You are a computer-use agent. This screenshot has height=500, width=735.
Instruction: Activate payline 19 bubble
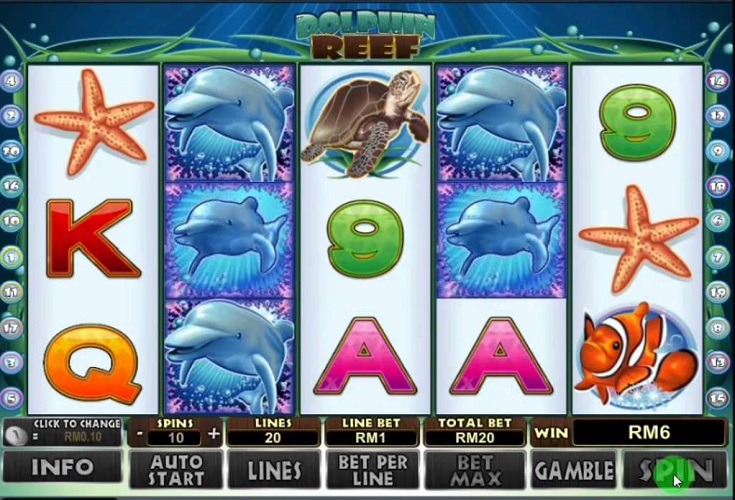point(718,292)
